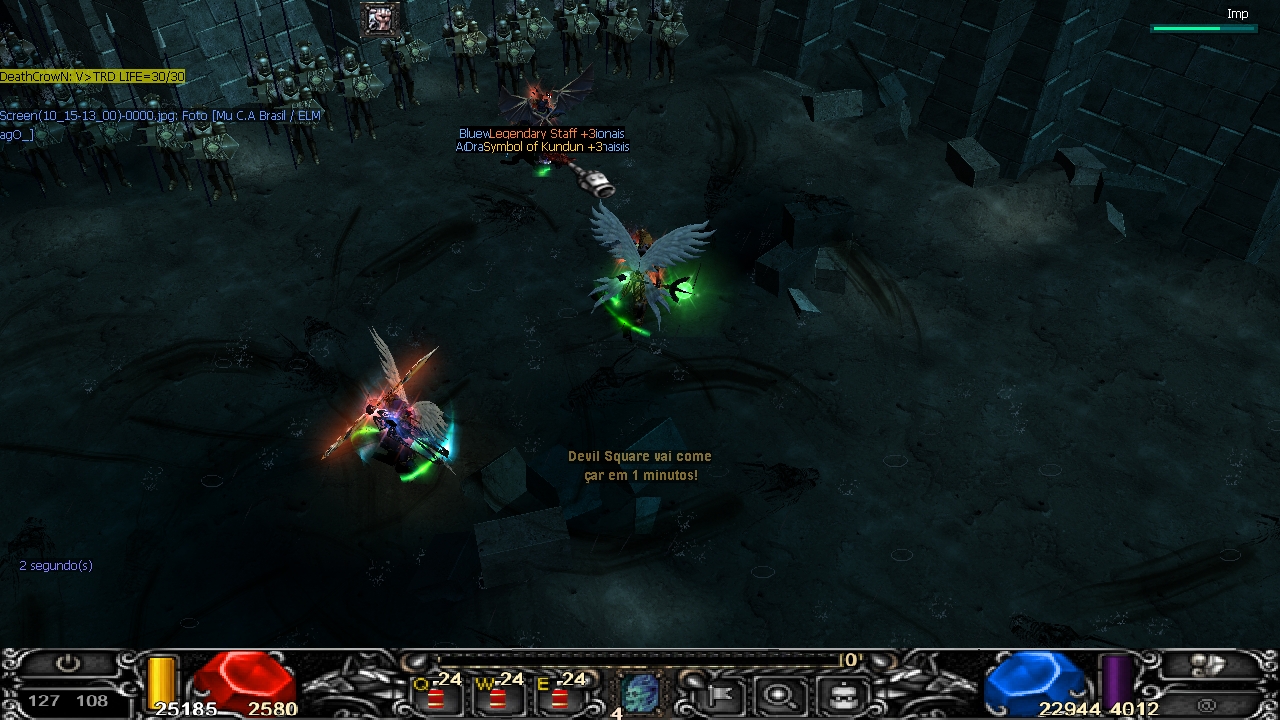
Task: Use the potion in the W slot
Action: coord(498,696)
